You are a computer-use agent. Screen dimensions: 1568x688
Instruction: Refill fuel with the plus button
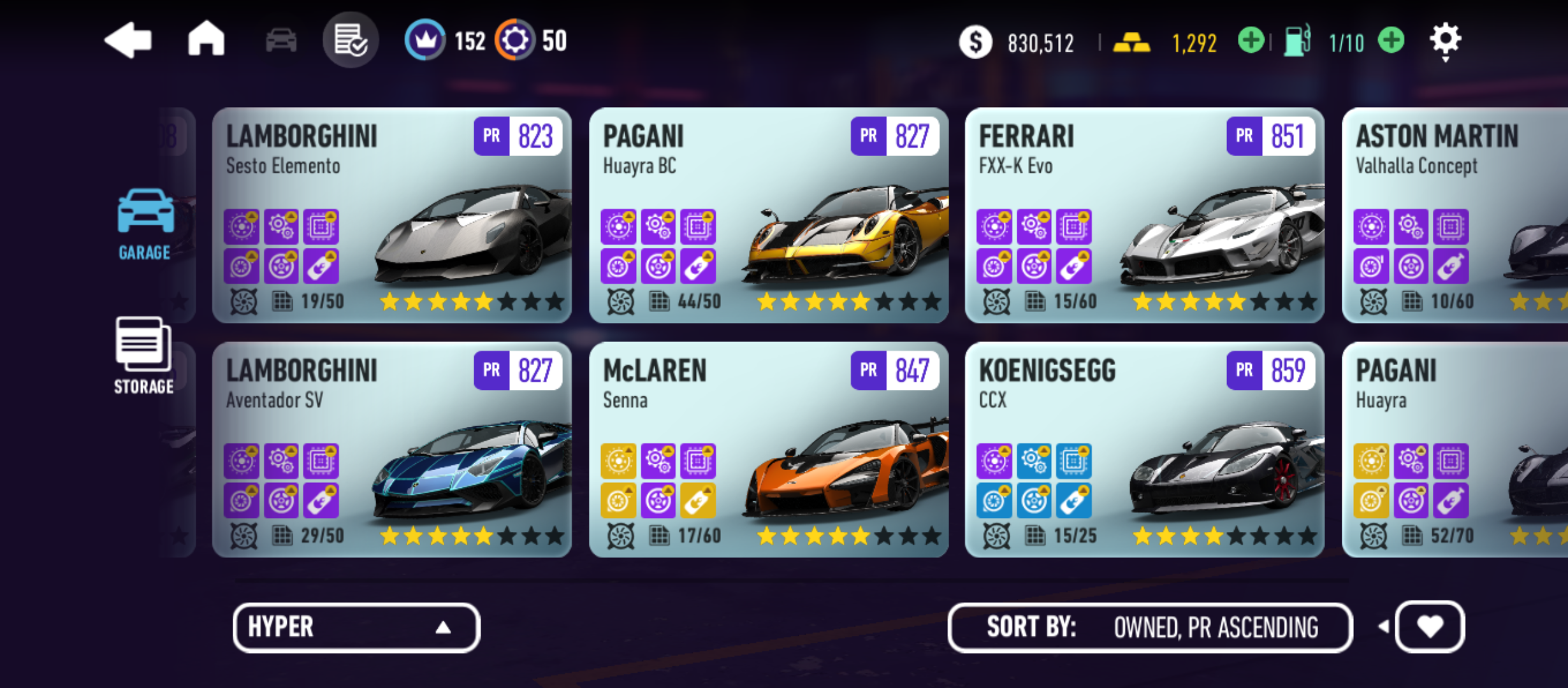click(x=1391, y=41)
